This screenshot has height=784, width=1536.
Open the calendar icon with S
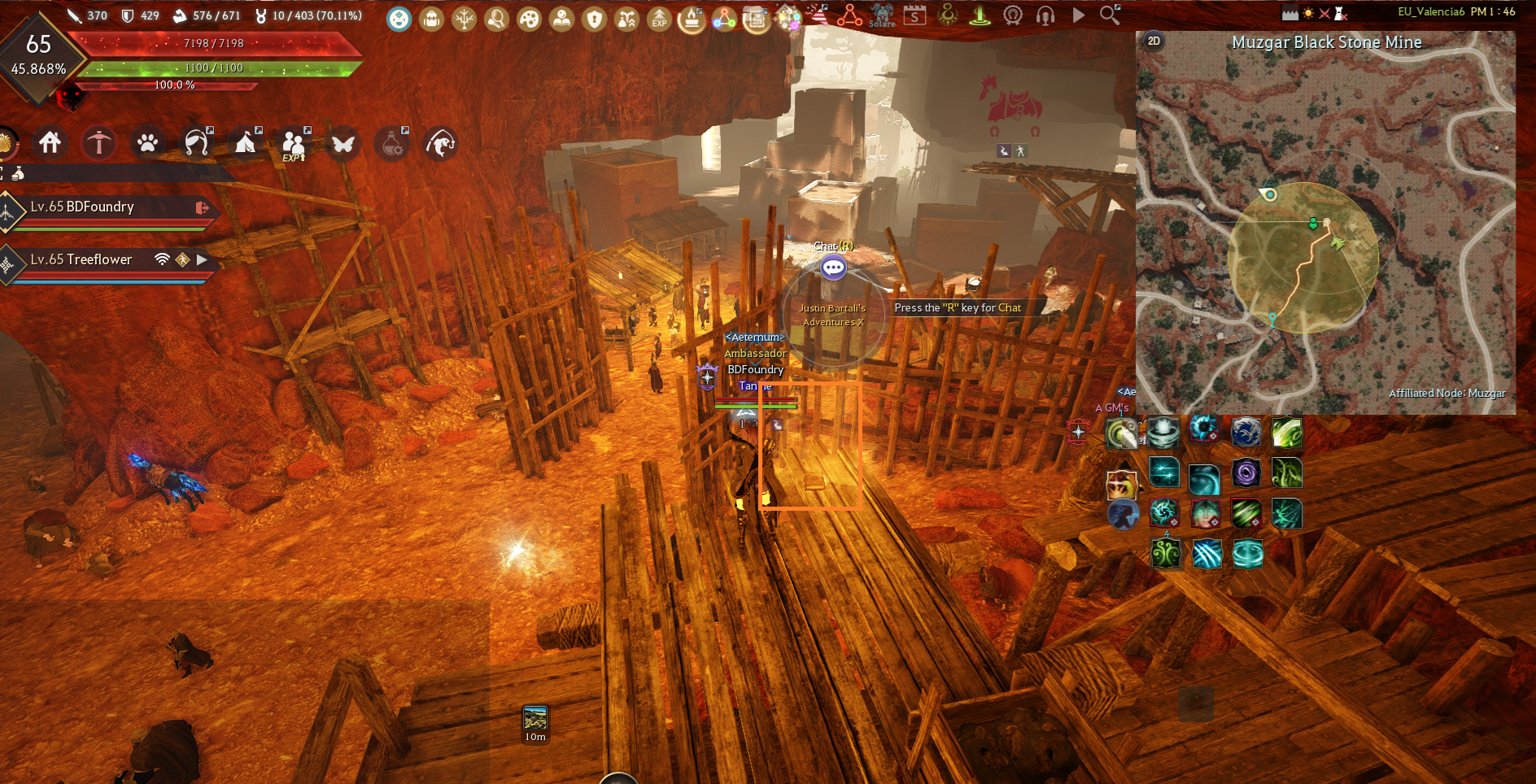coord(915,15)
